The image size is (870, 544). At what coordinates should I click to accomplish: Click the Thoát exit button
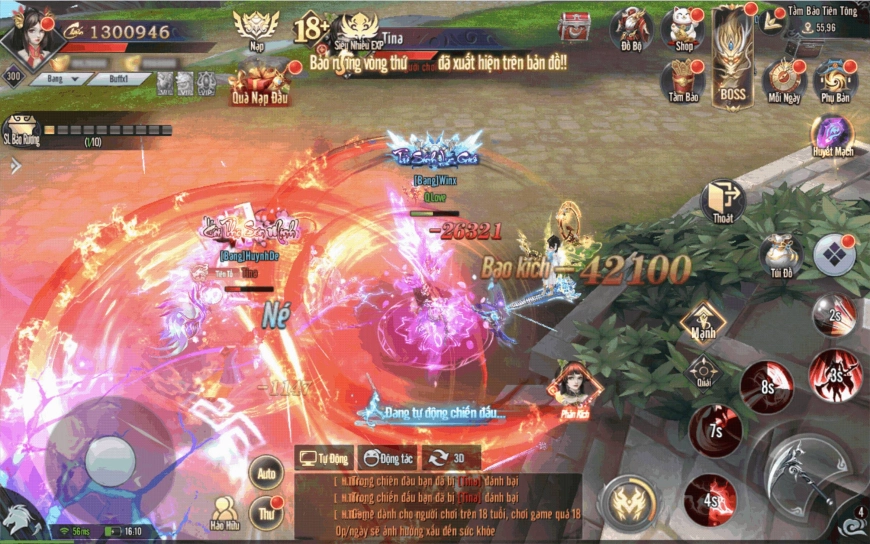[x=722, y=201]
